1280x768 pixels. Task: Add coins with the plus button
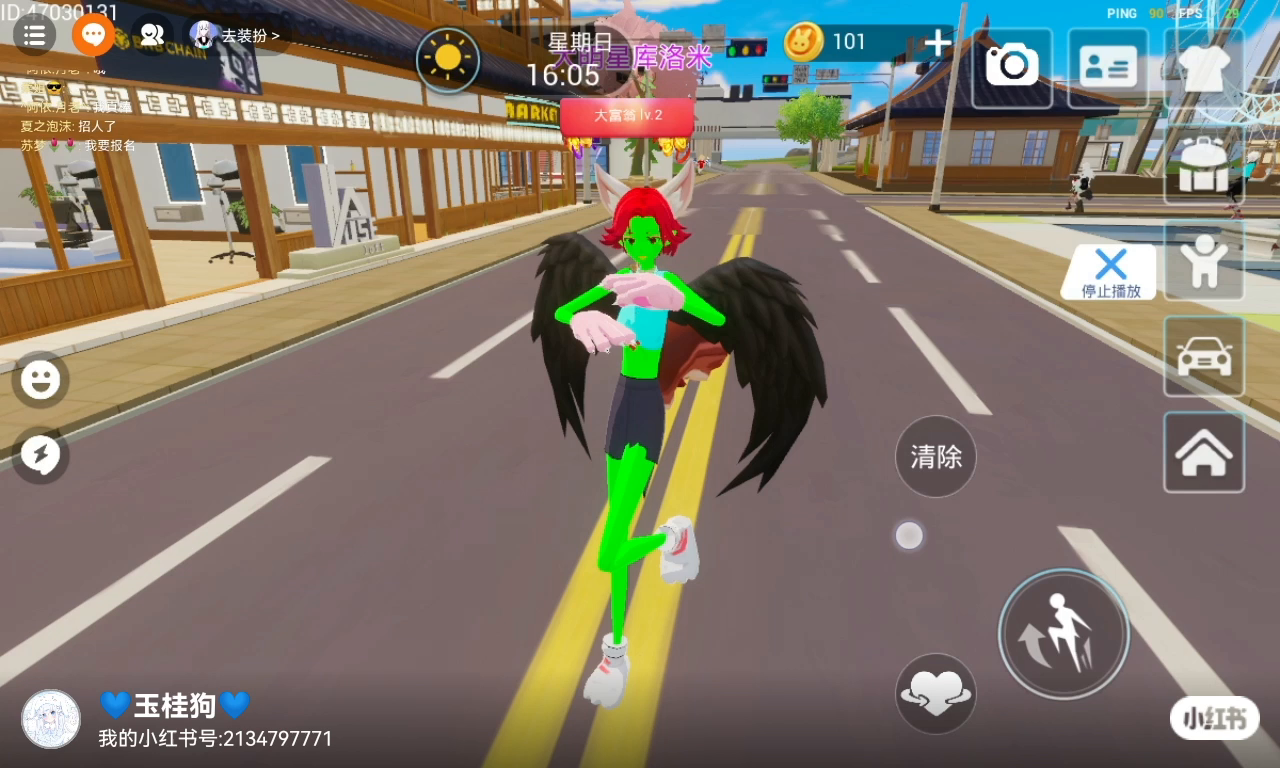coord(937,43)
